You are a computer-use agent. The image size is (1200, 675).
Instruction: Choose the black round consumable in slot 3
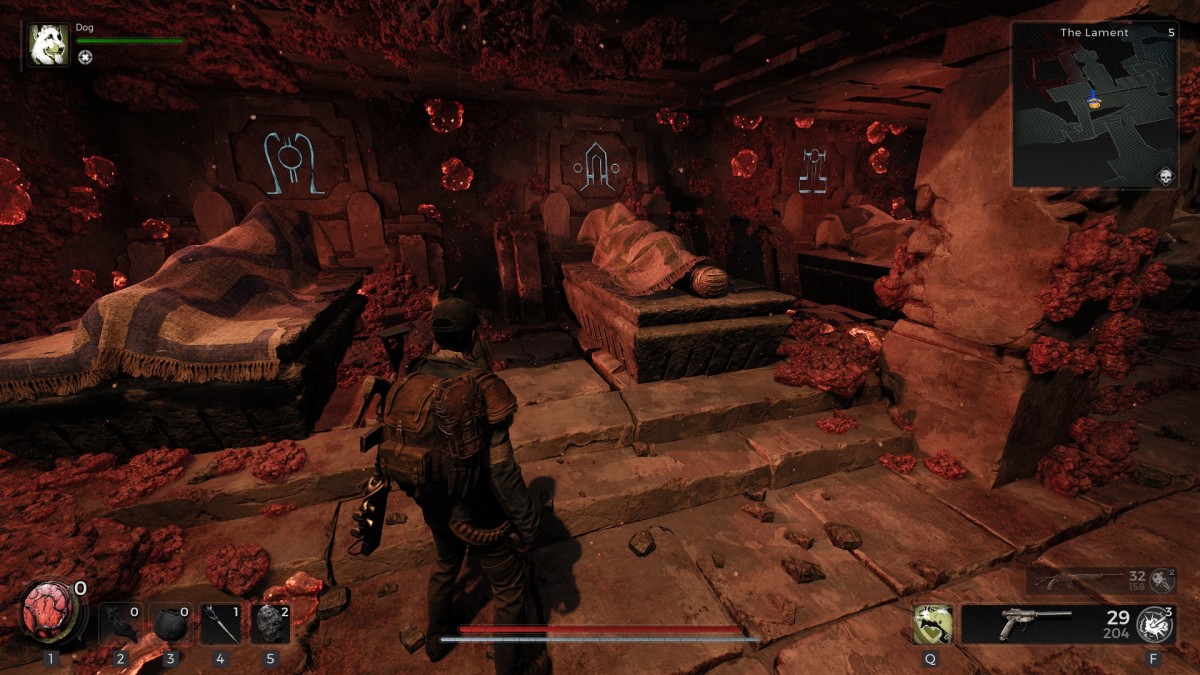click(x=169, y=624)
